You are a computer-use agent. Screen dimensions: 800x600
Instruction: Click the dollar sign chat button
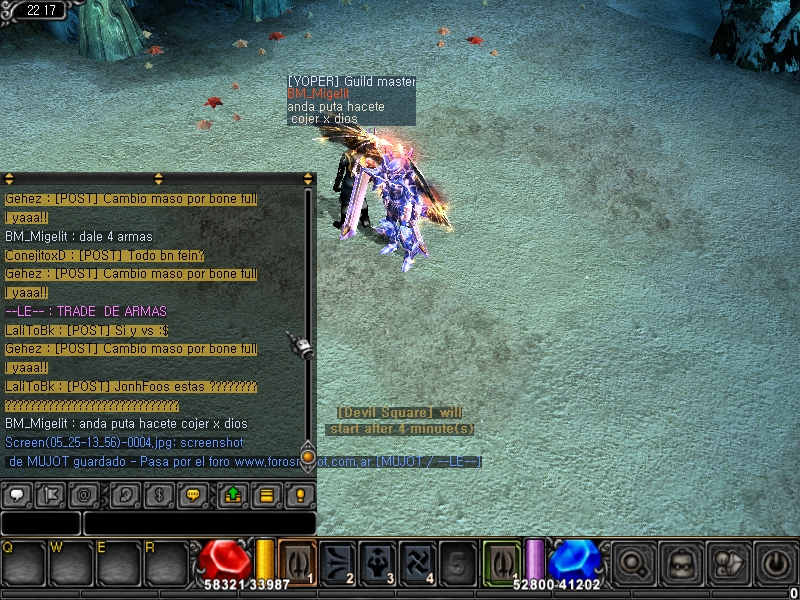[x=158, y=495]
